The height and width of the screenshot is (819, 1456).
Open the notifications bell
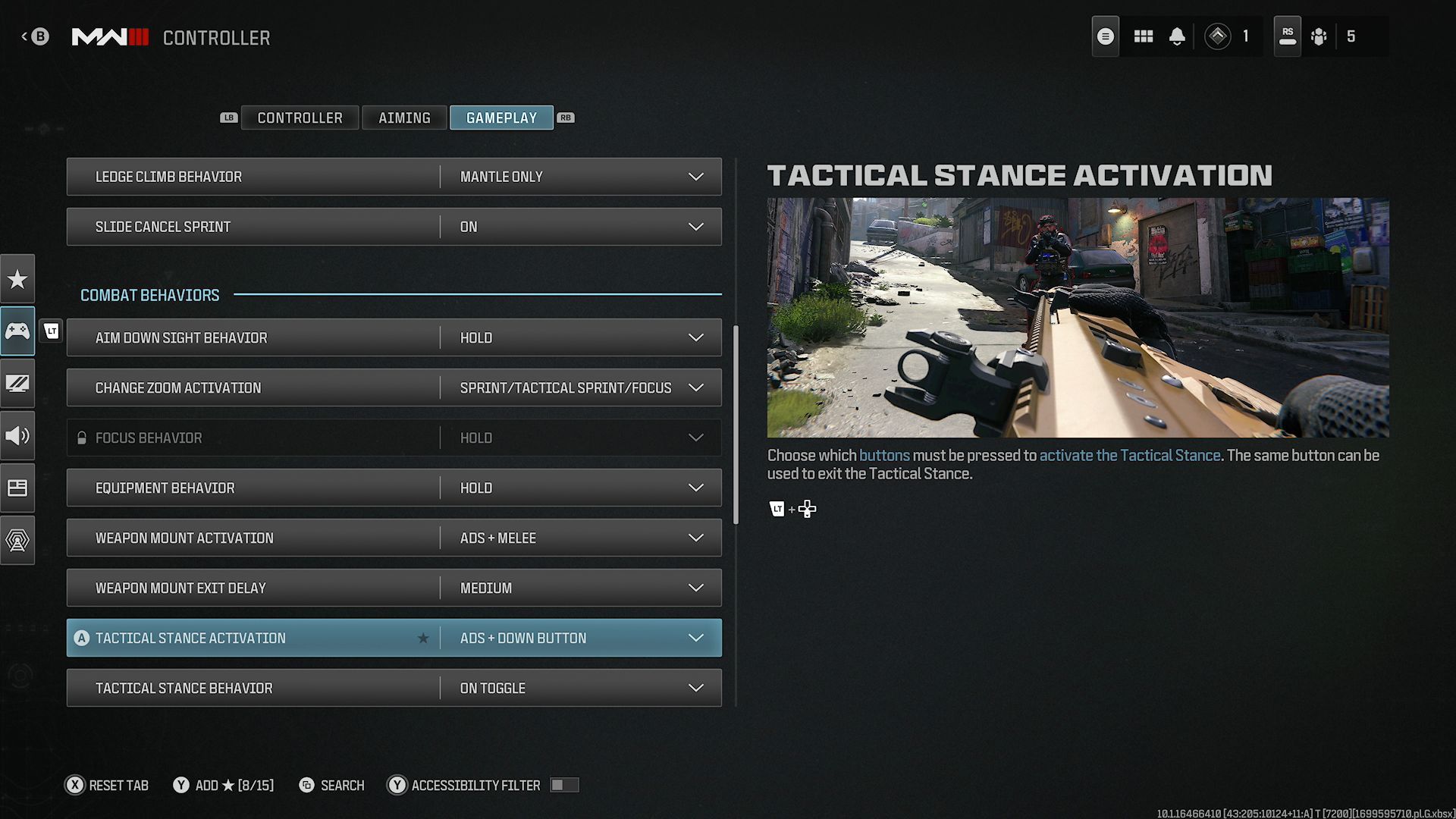tap(1178, 36)
